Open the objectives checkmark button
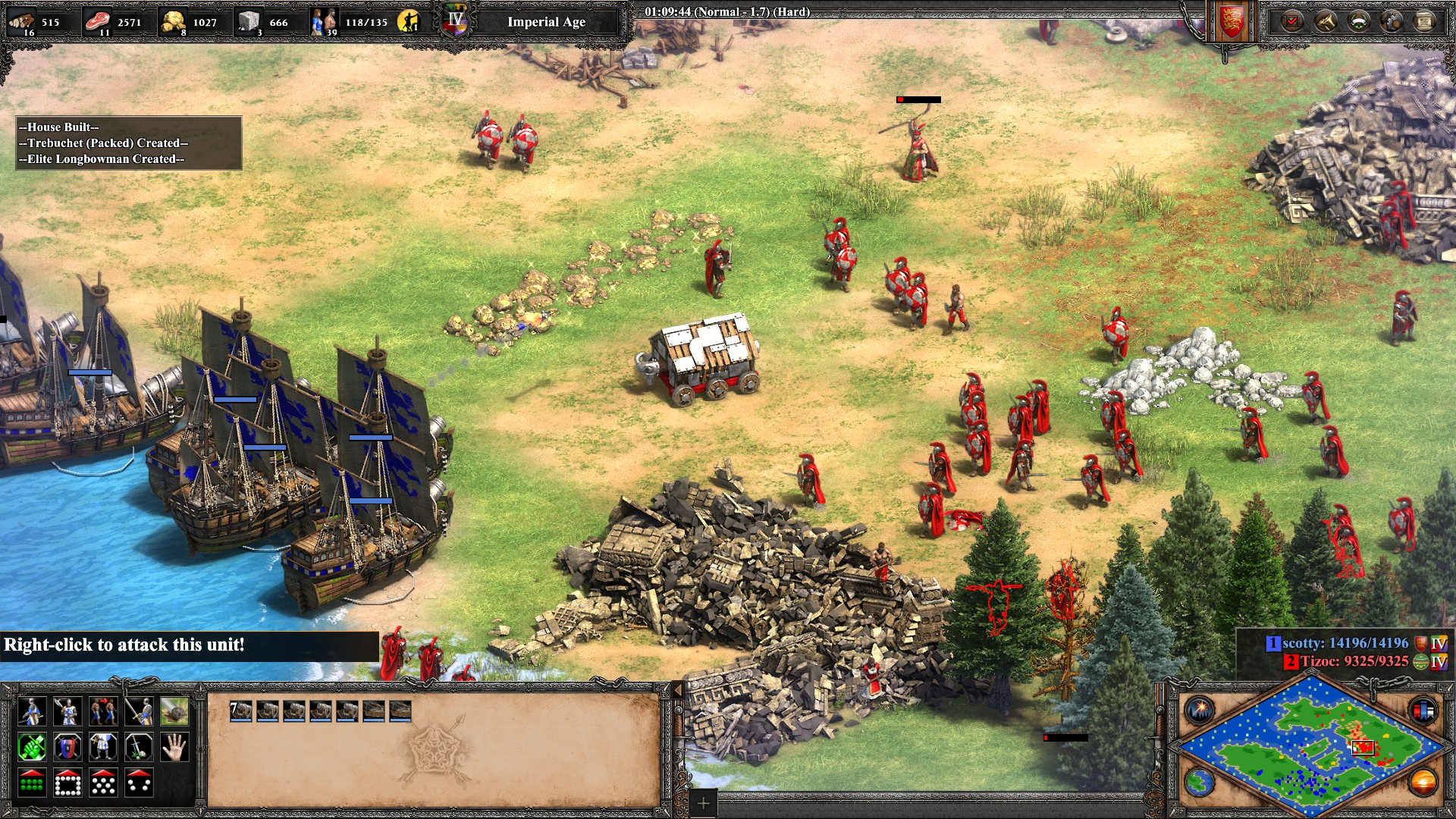Screen dimensions: 1456x819 click(x=1291, y=21)
